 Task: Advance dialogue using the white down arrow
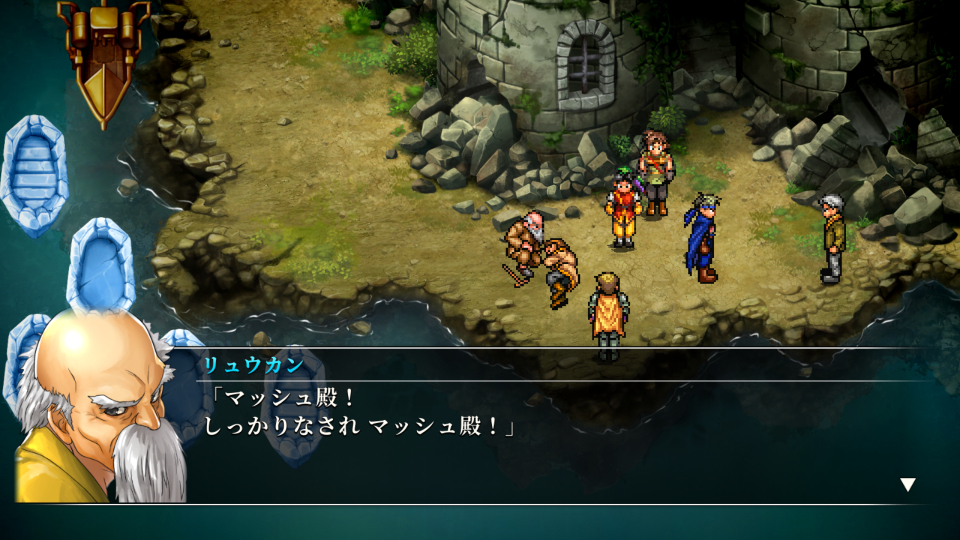(x=907, y=485)
